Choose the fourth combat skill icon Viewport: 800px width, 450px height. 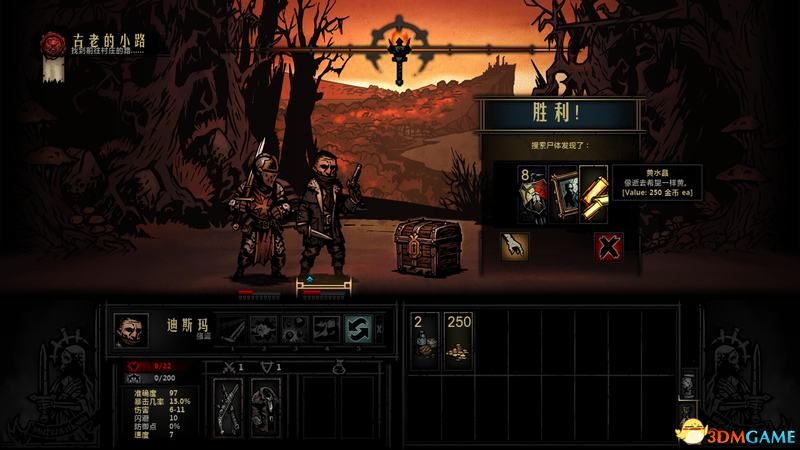(x=326, y=329)
